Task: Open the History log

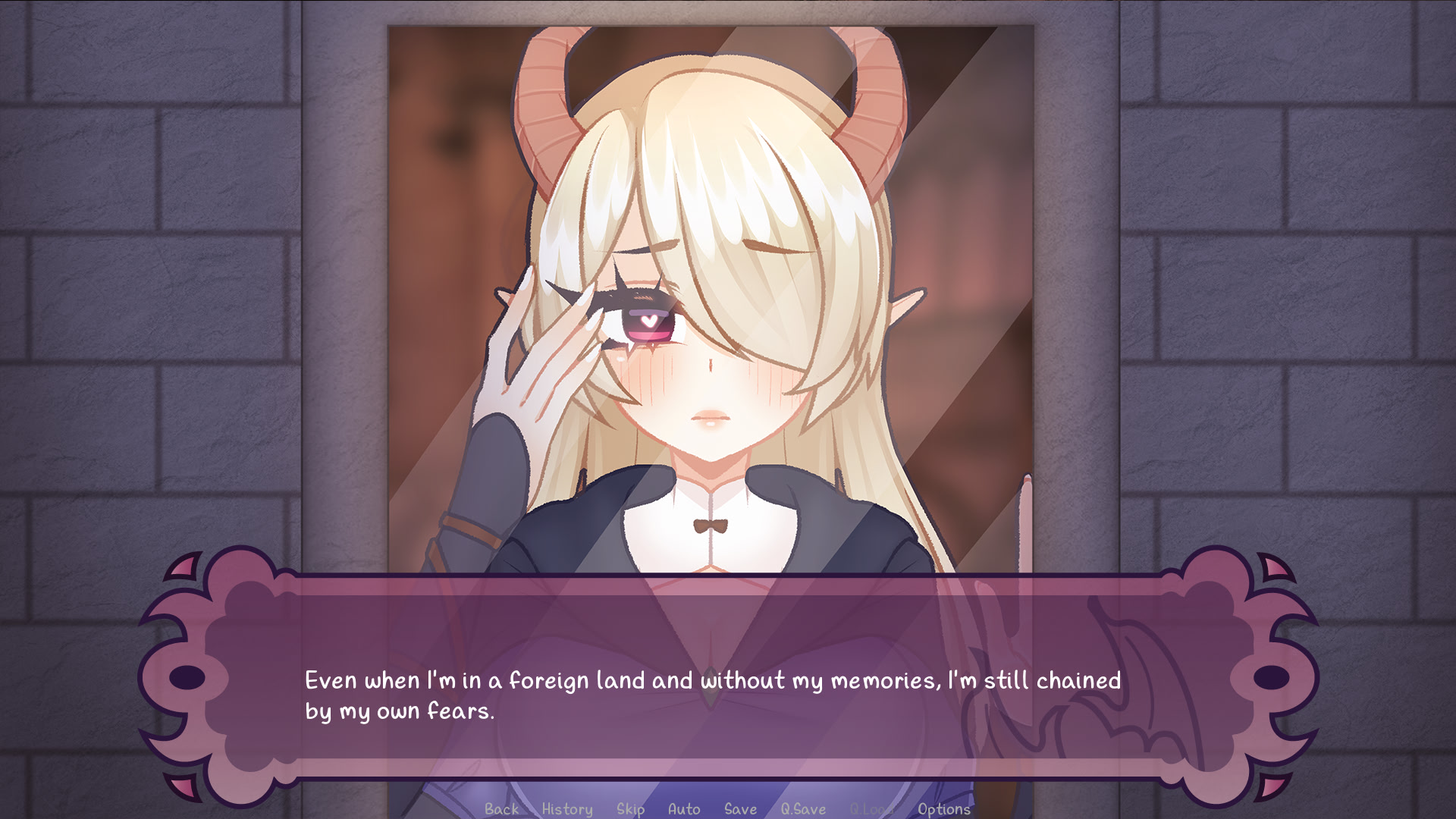Action: 566,809
